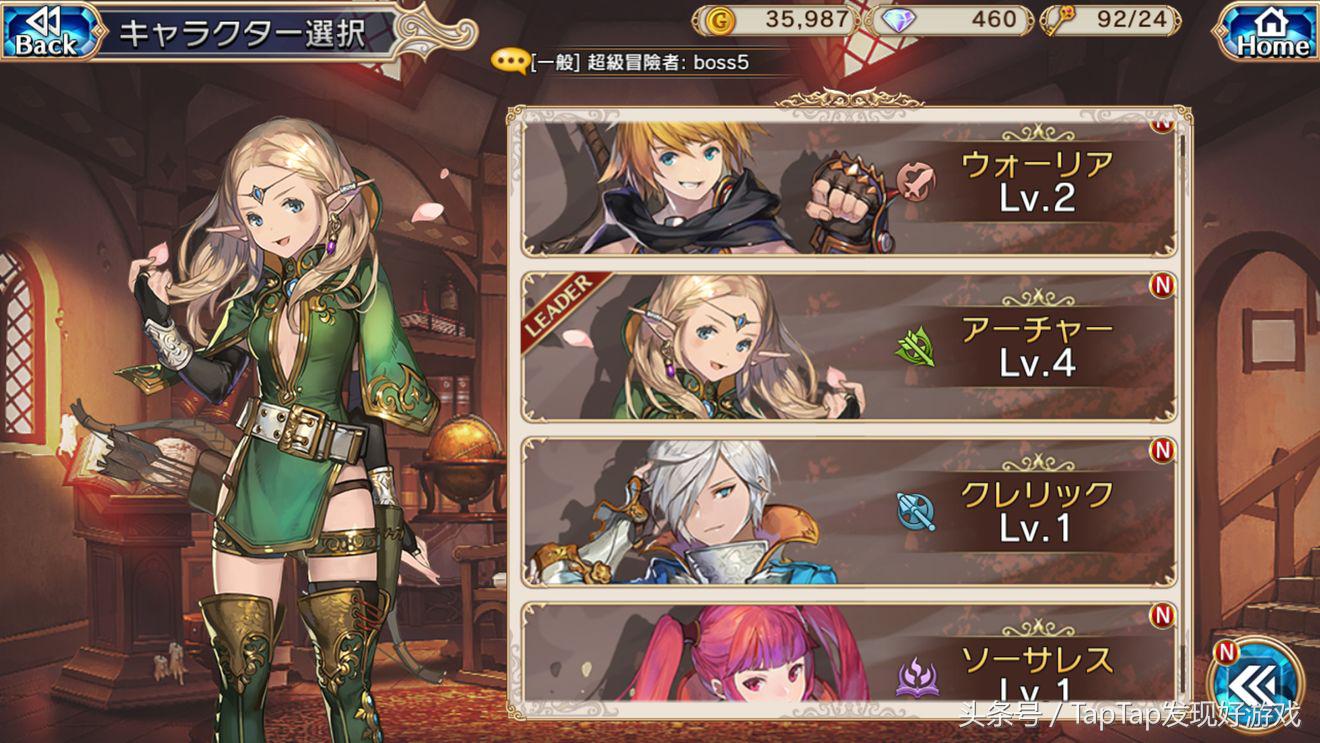
Task: Select the ウォーリア Lv.2 character row
Action: click(x=848, y=186)
